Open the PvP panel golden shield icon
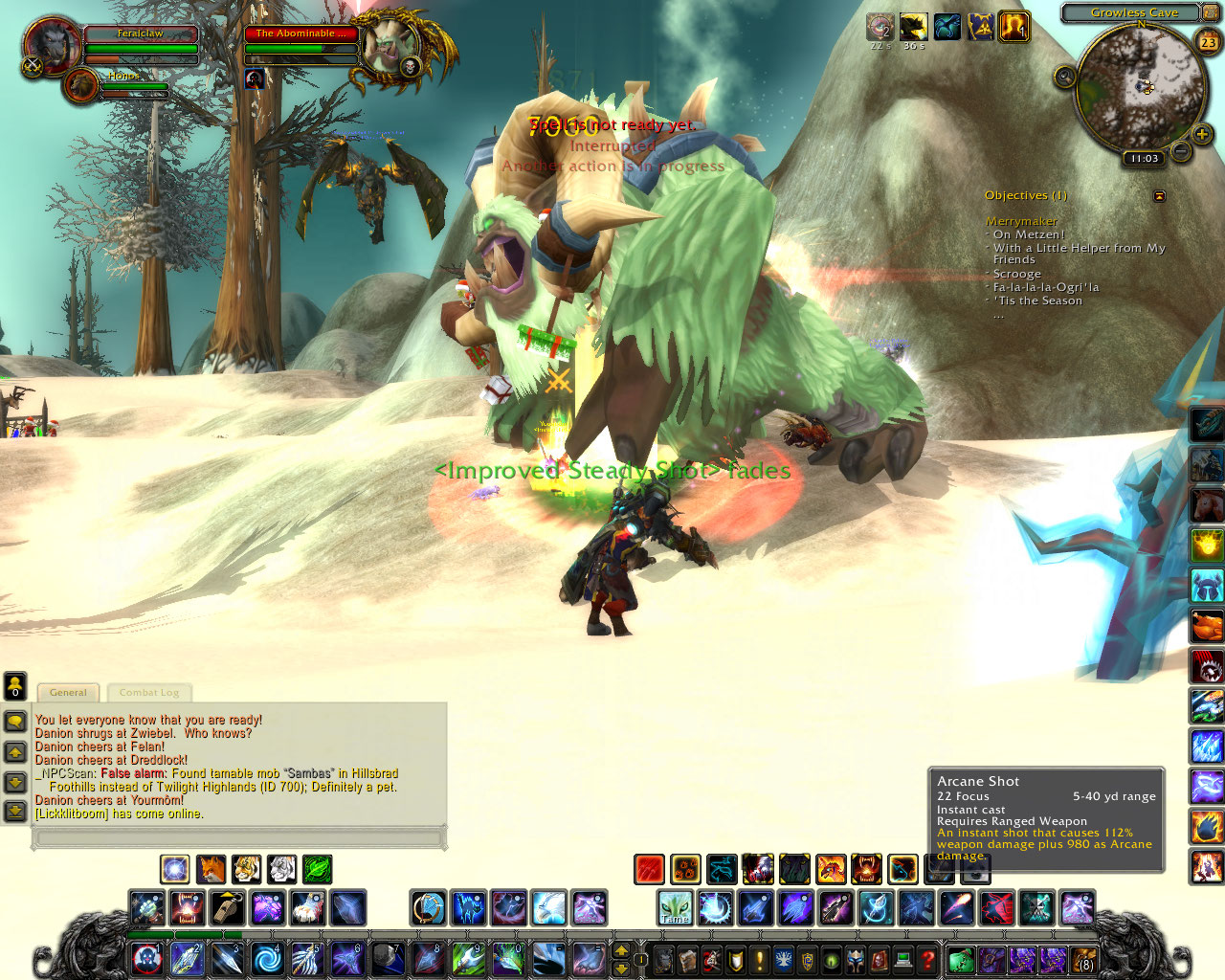 tap(807, 959)
